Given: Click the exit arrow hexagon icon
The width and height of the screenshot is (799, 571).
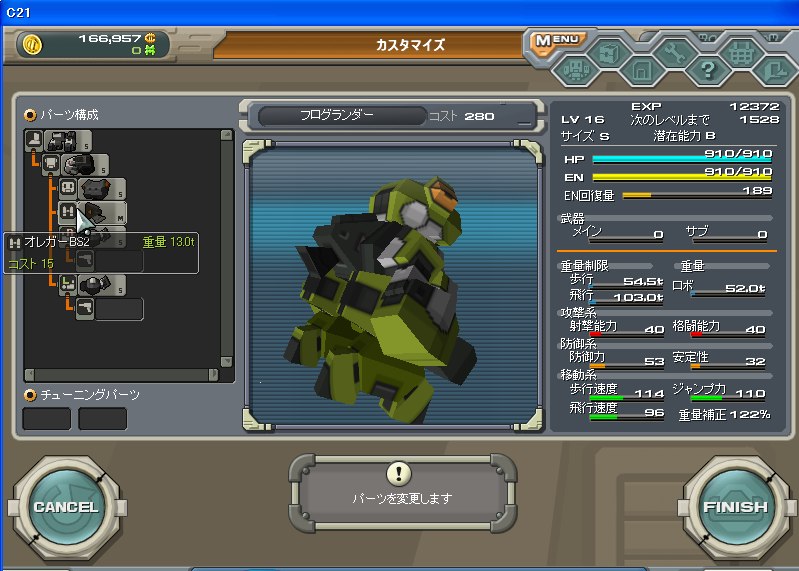Looking at the screenshot, I should click(775, 71).
